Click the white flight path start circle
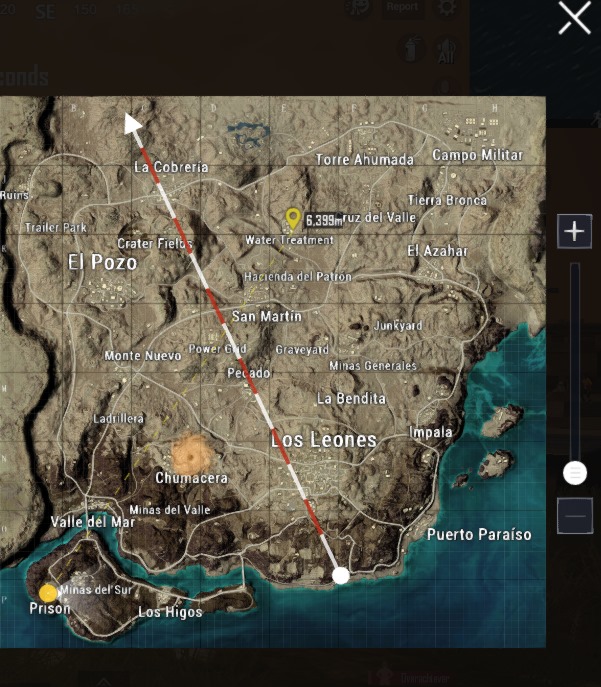Viewport: 601px width, 687px height. (341, 575)
